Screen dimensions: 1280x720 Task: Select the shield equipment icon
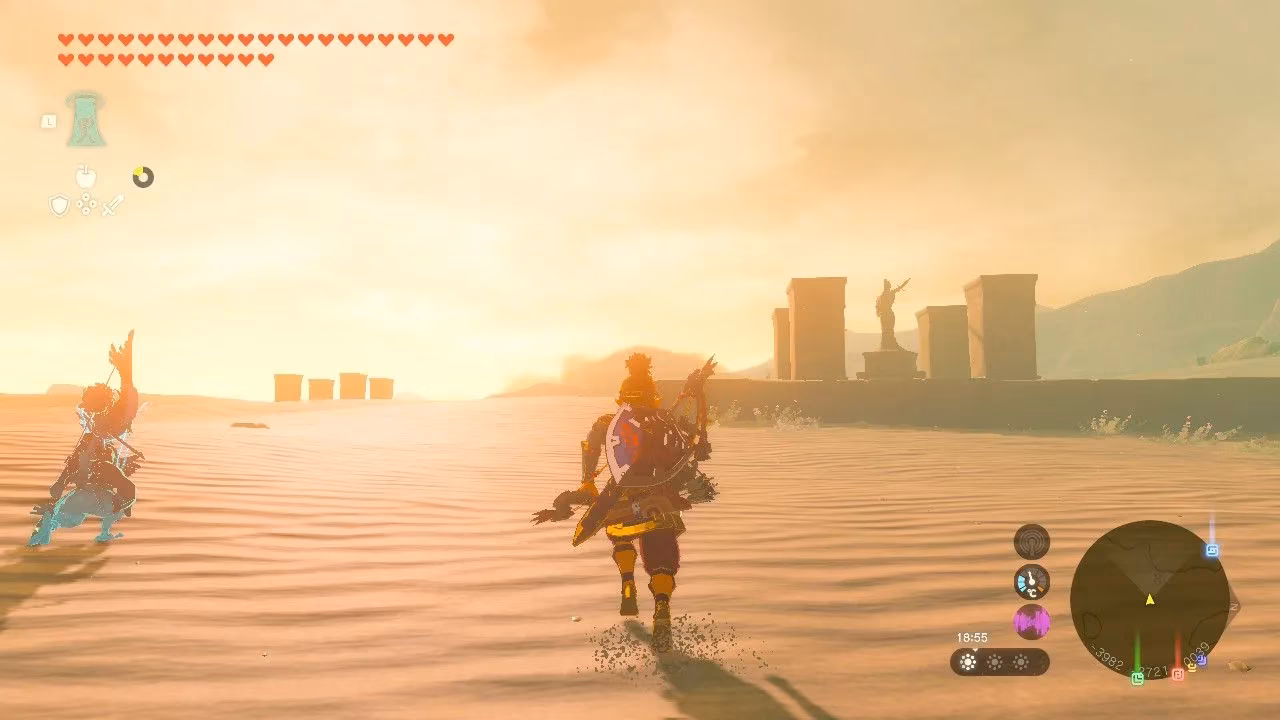pos(59,205)
